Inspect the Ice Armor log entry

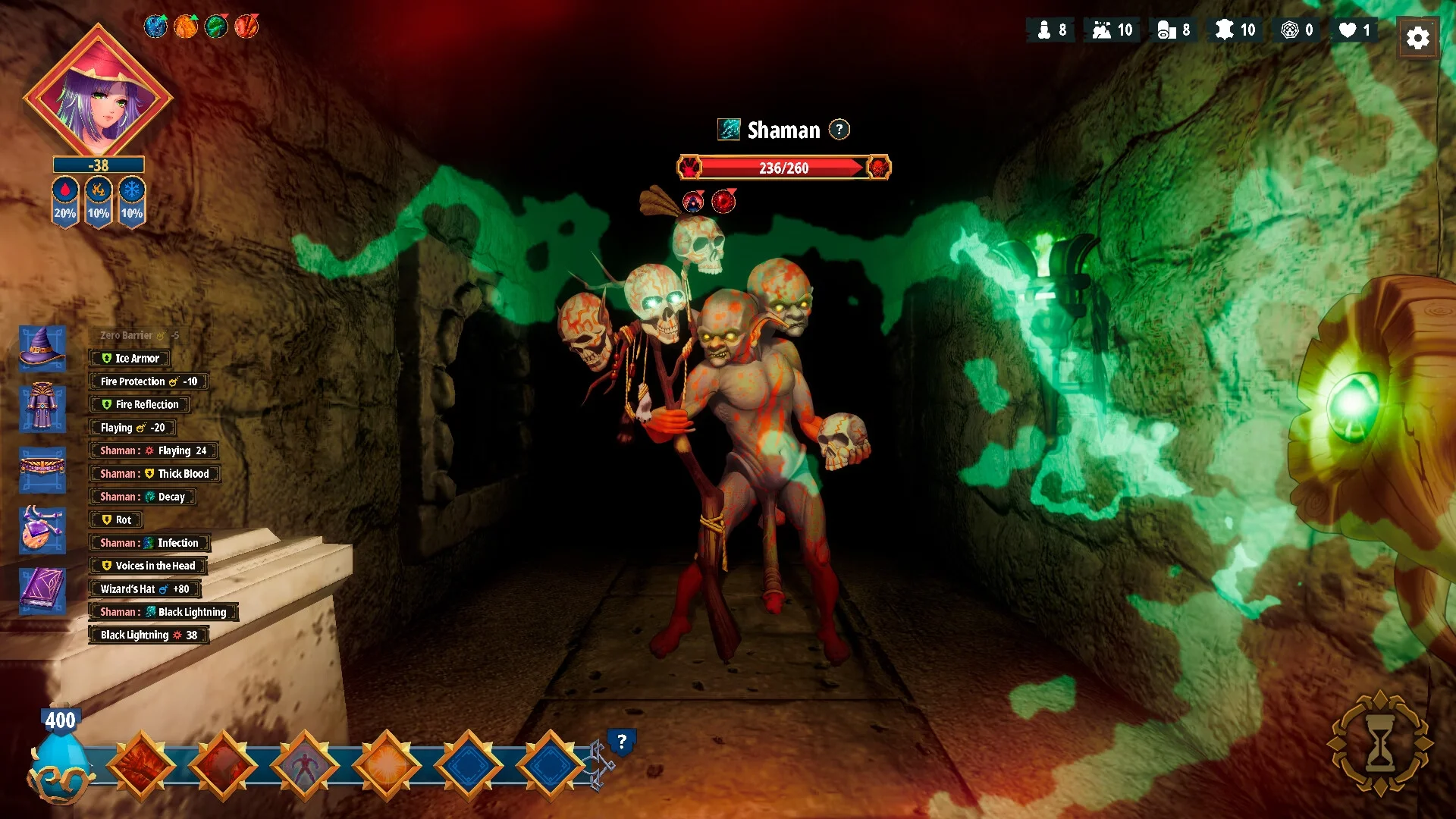pos(130,359)
